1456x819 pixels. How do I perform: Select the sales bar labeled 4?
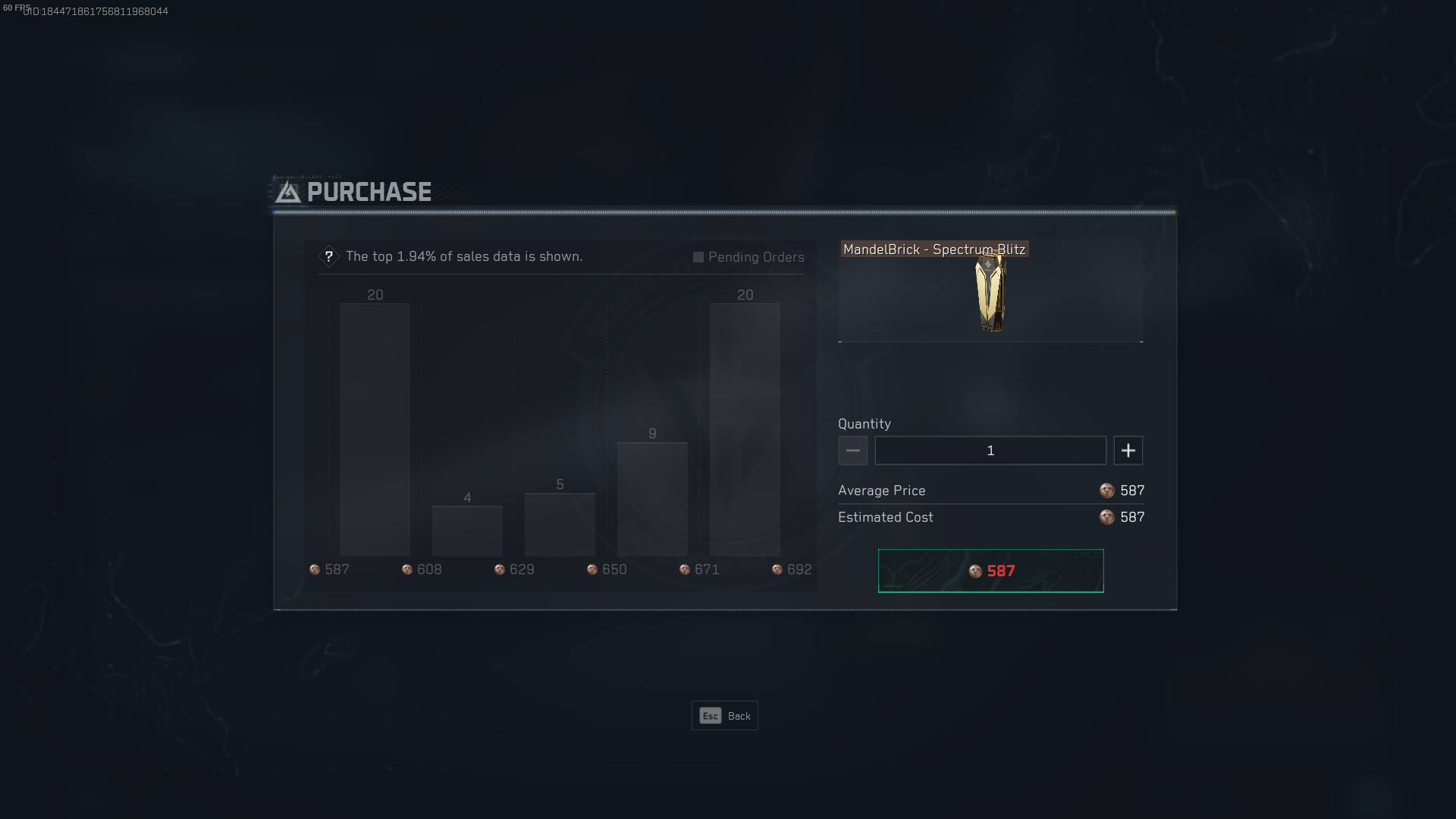tap(467, 531)
